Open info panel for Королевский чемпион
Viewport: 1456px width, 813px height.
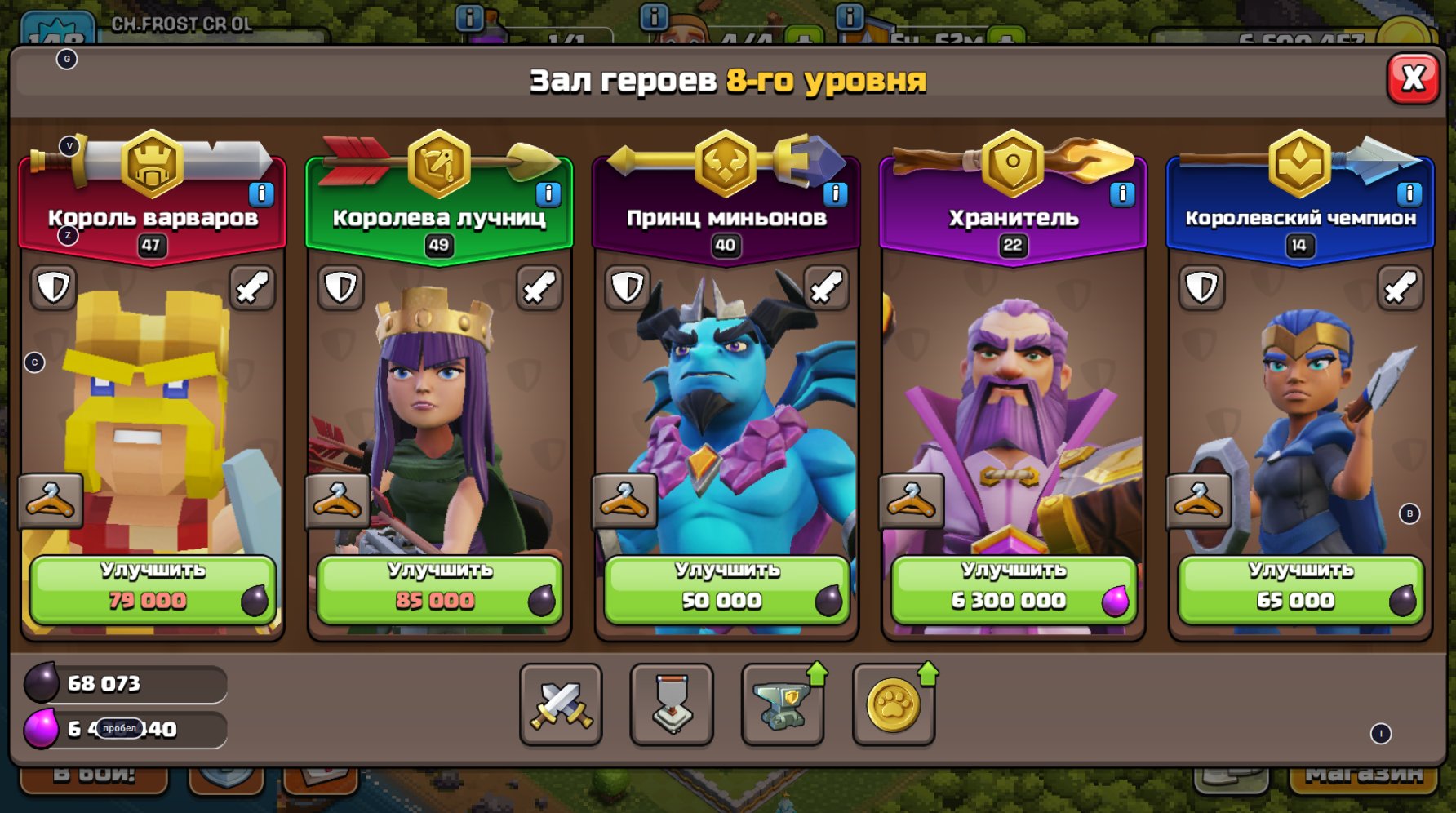coord(1410,193)
